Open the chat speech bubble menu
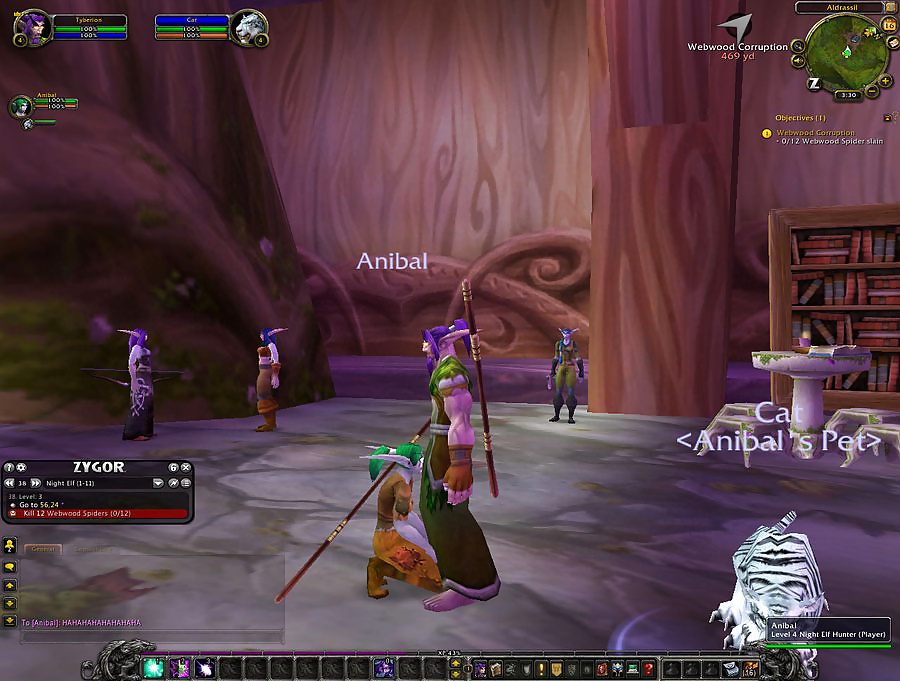The height and width of the screenshot is (681, 900). (10, 567)
